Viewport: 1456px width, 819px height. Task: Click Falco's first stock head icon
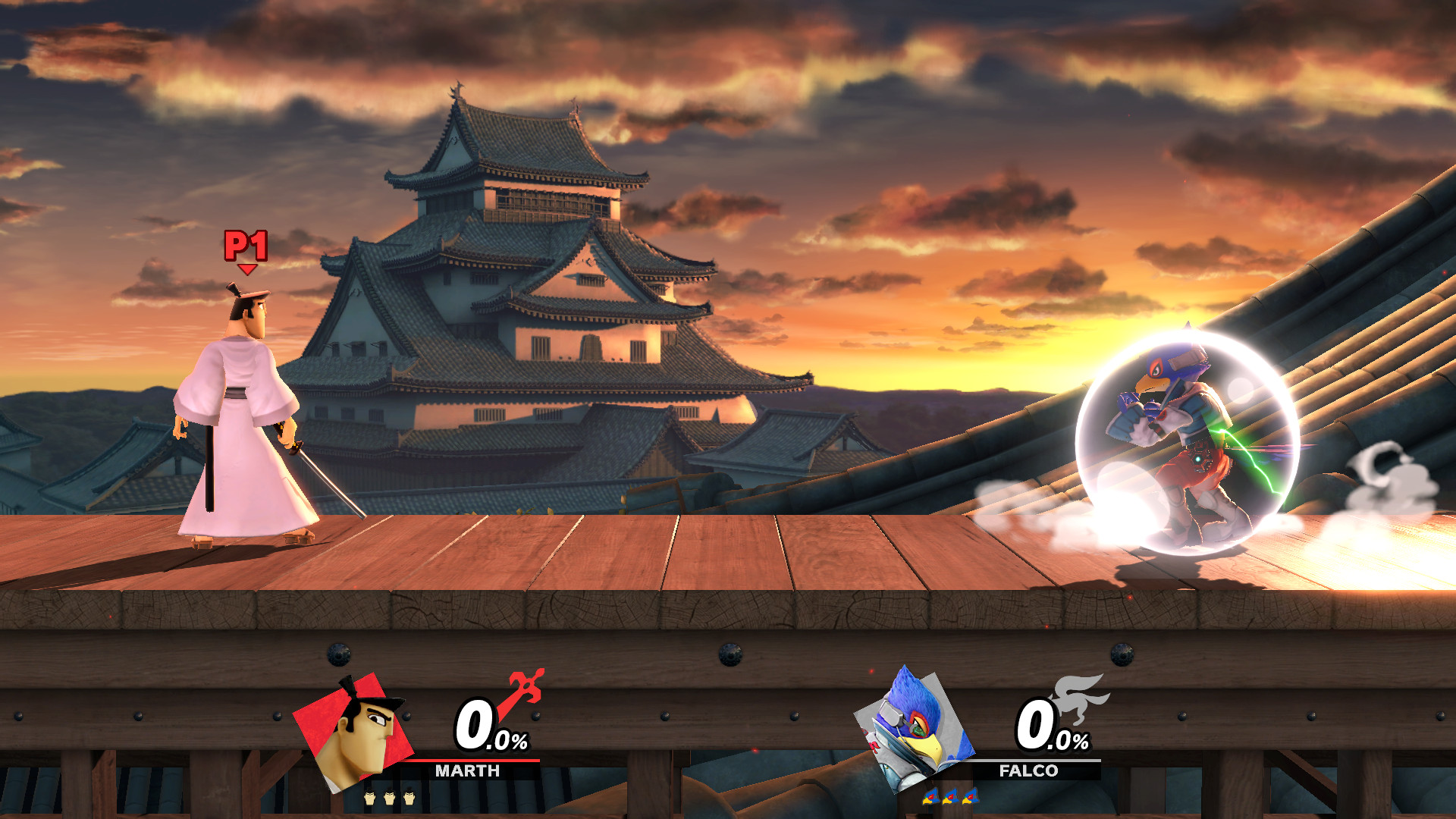[x=931, y=797]
